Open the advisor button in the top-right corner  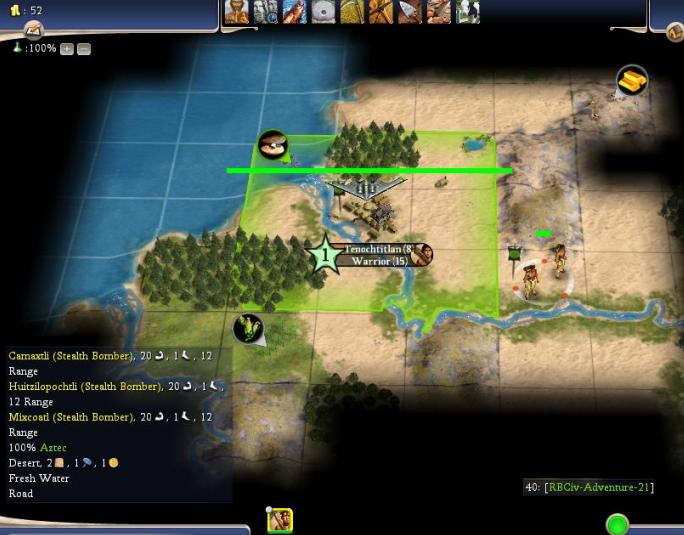point(675,32)
